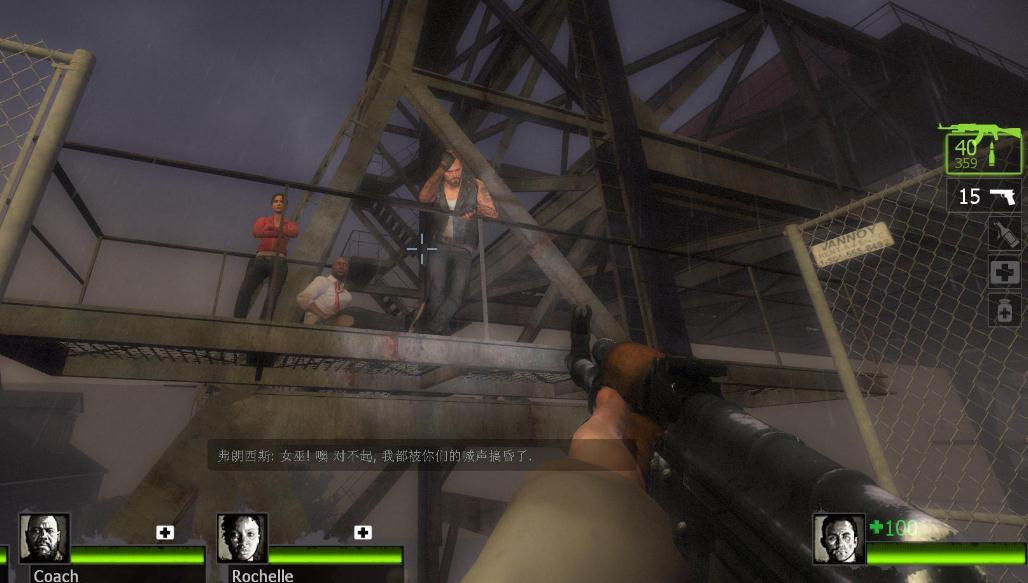Select the molotov throwable slot
1028x583 pixels.
[1004, 234]
